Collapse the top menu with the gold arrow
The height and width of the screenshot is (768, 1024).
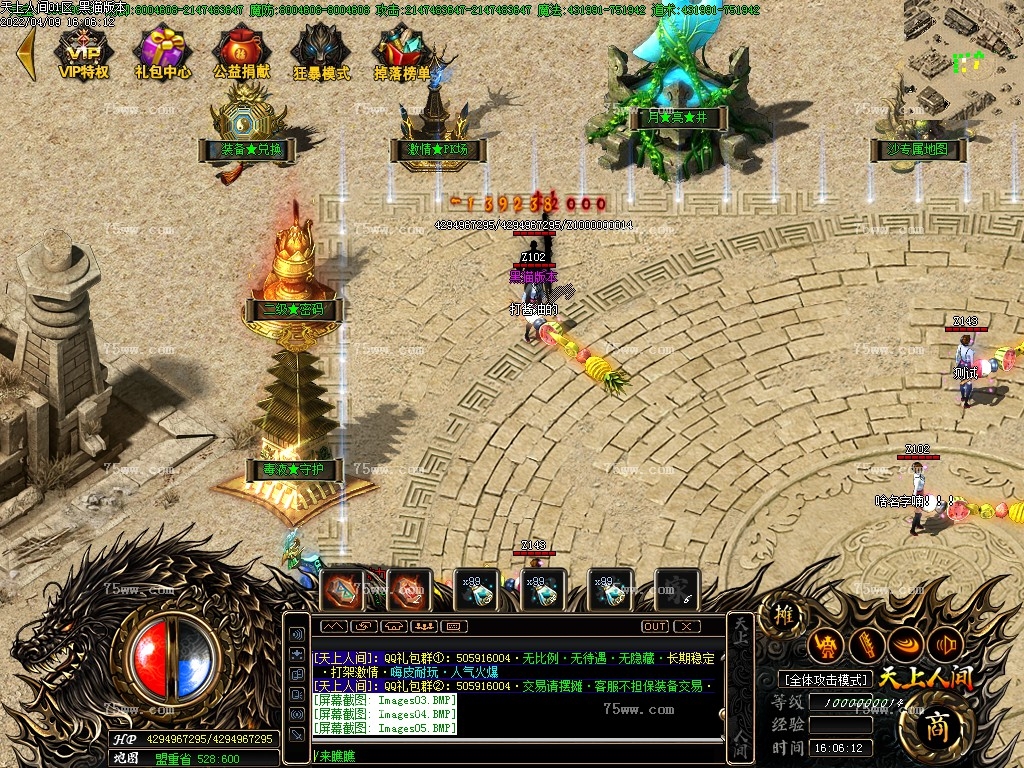coord(25,53)
